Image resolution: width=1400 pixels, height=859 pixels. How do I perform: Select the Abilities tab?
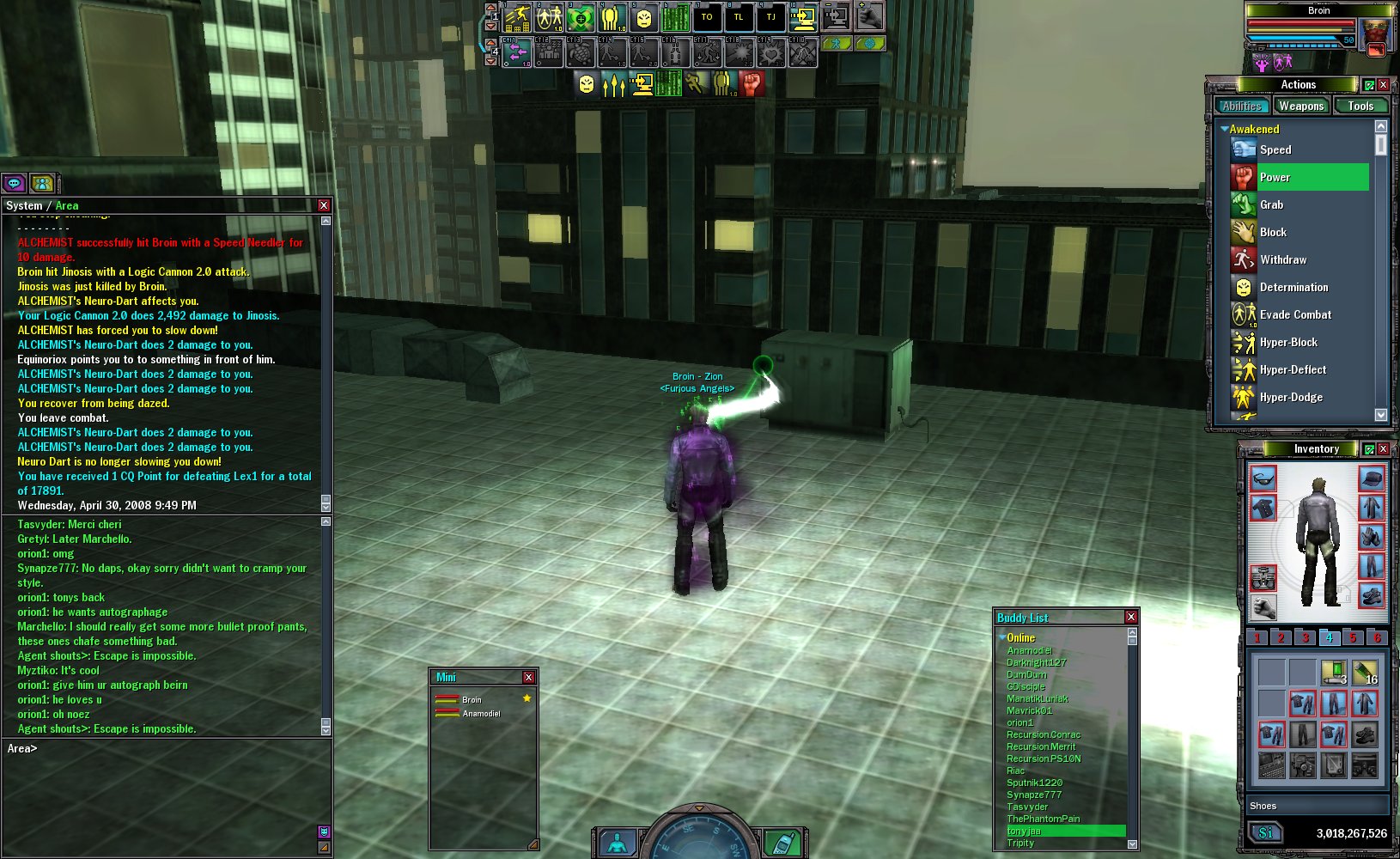tap(1242, 106)
